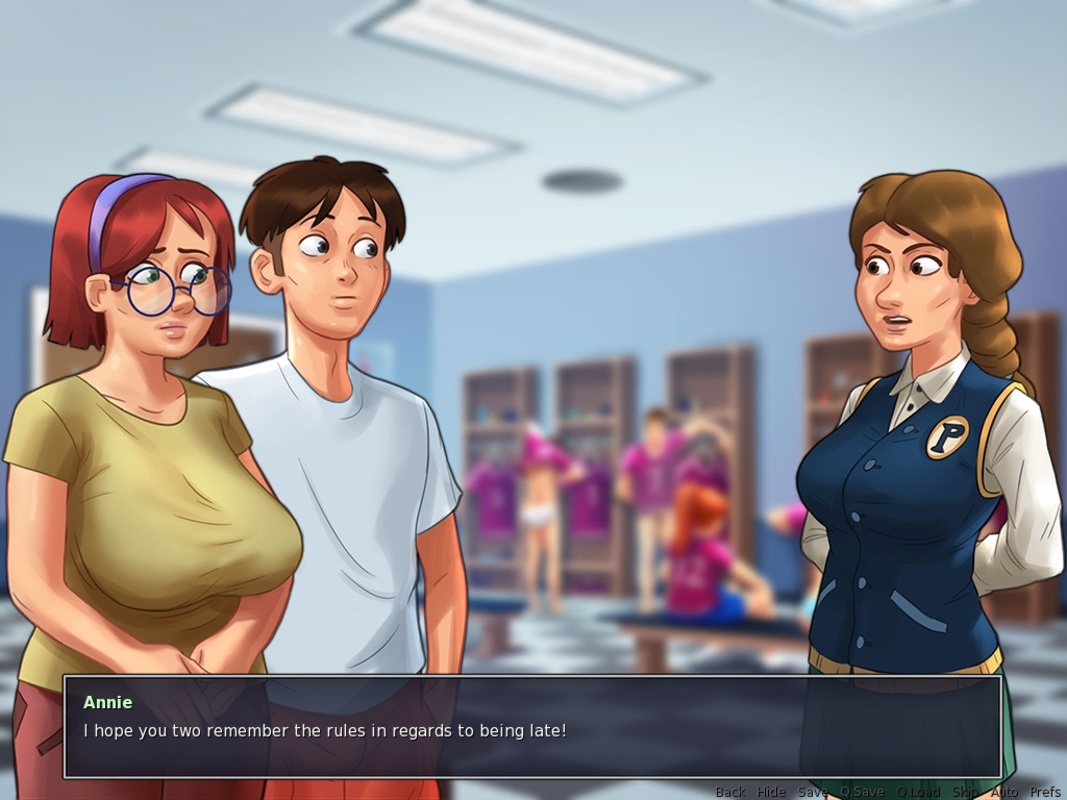
Task: Click Annie's dialogue box to continue
Action: [532, 727]
